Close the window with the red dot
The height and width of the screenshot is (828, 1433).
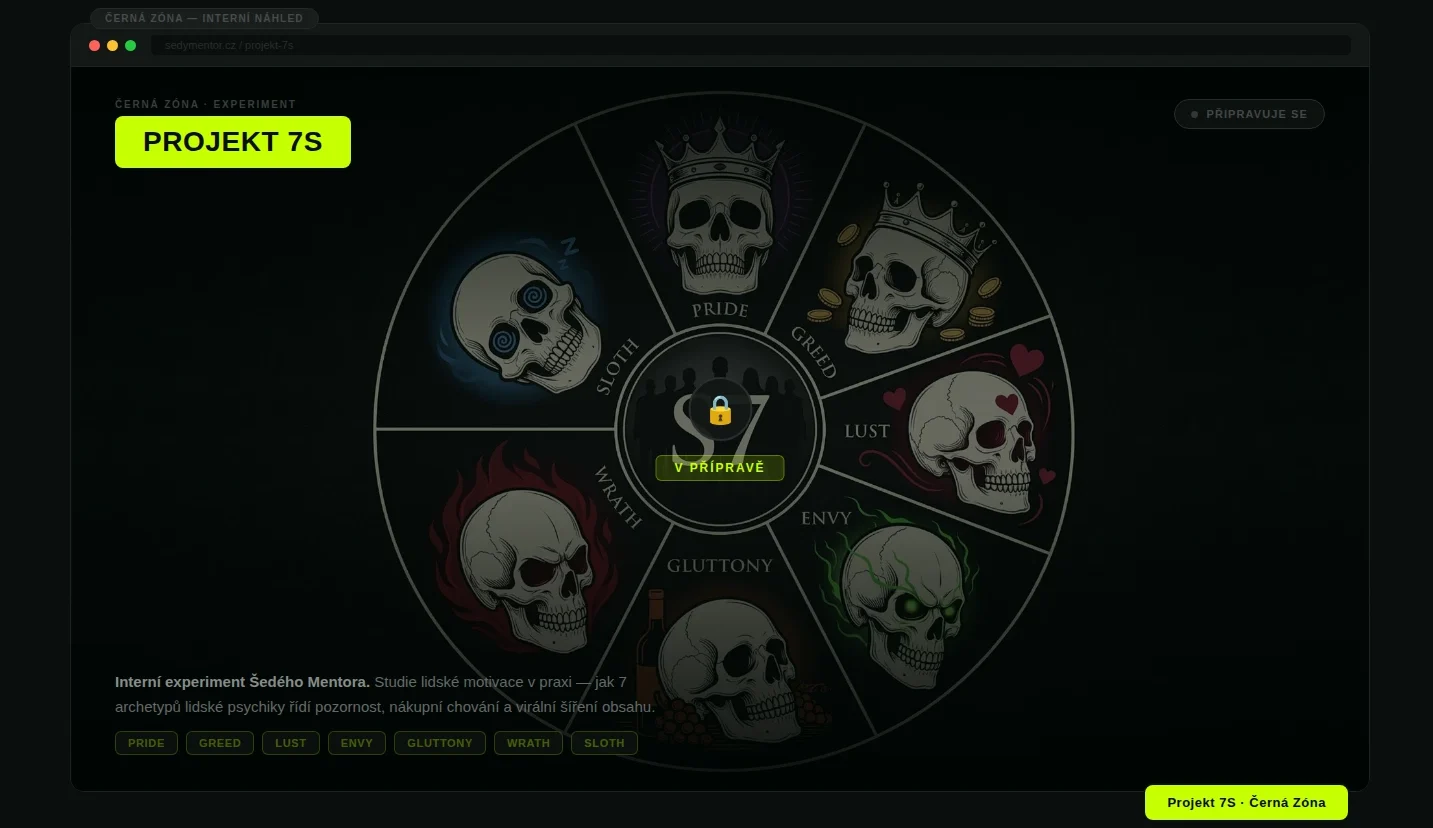[95, 46]
